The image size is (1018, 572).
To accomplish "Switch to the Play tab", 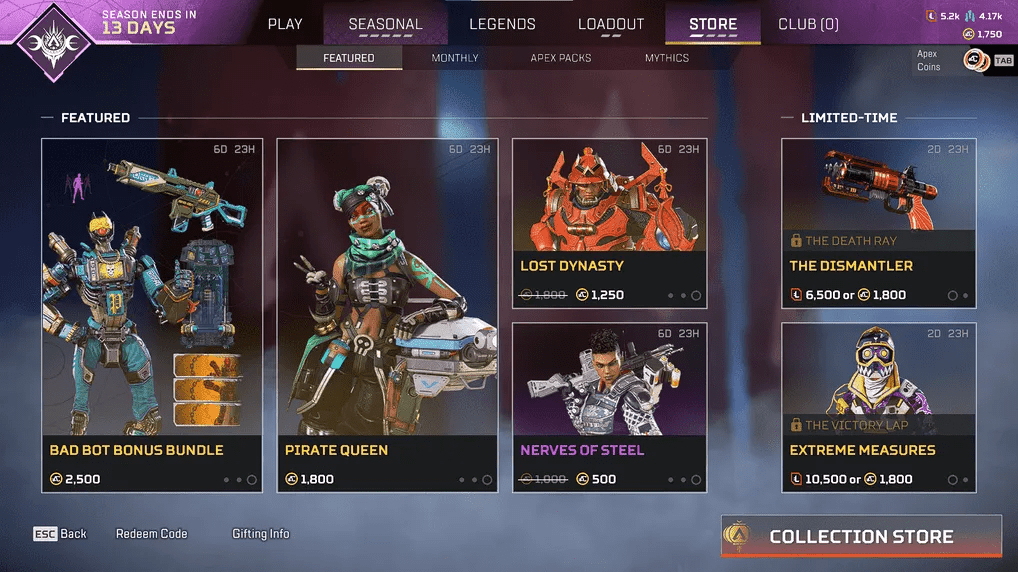I will (x=285, y=24).
